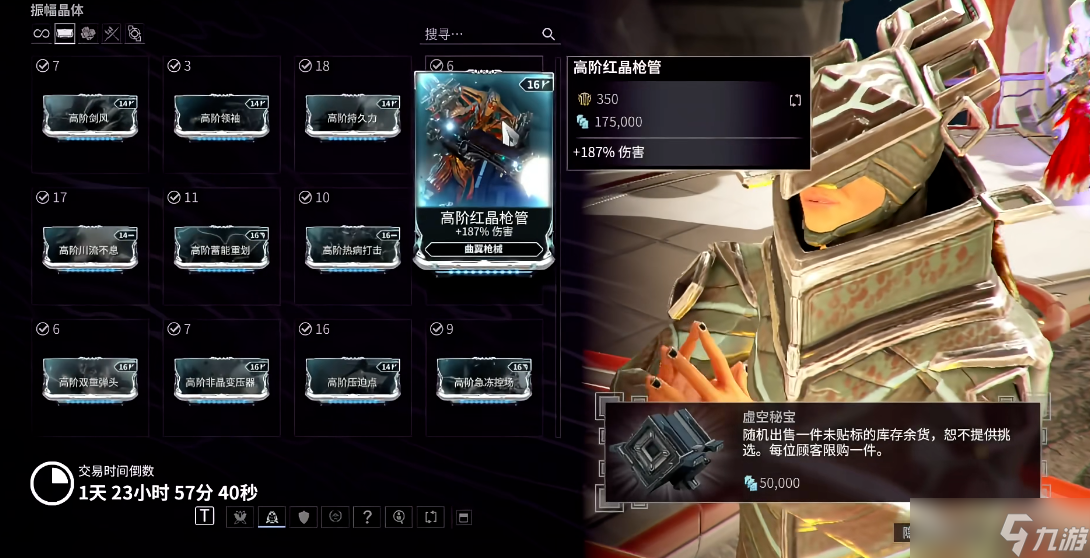Toggle the T text filter button

click(x=205, y=516)
